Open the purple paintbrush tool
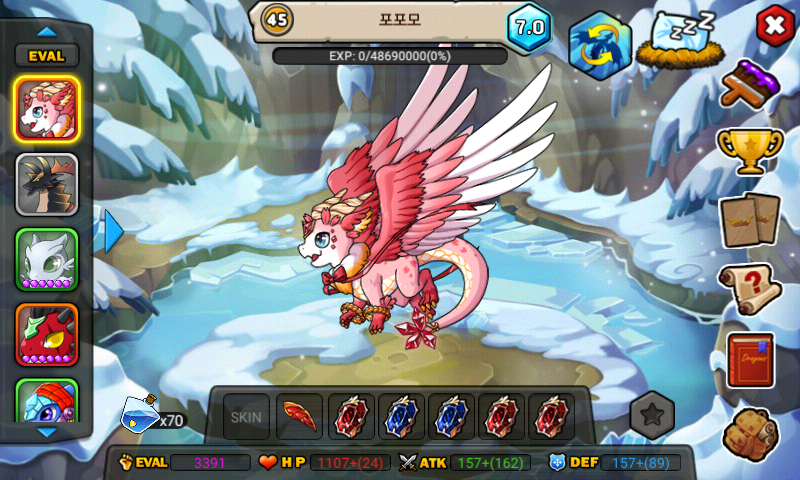The height and width of the screenshot is (480, 800). pos(752,86)
